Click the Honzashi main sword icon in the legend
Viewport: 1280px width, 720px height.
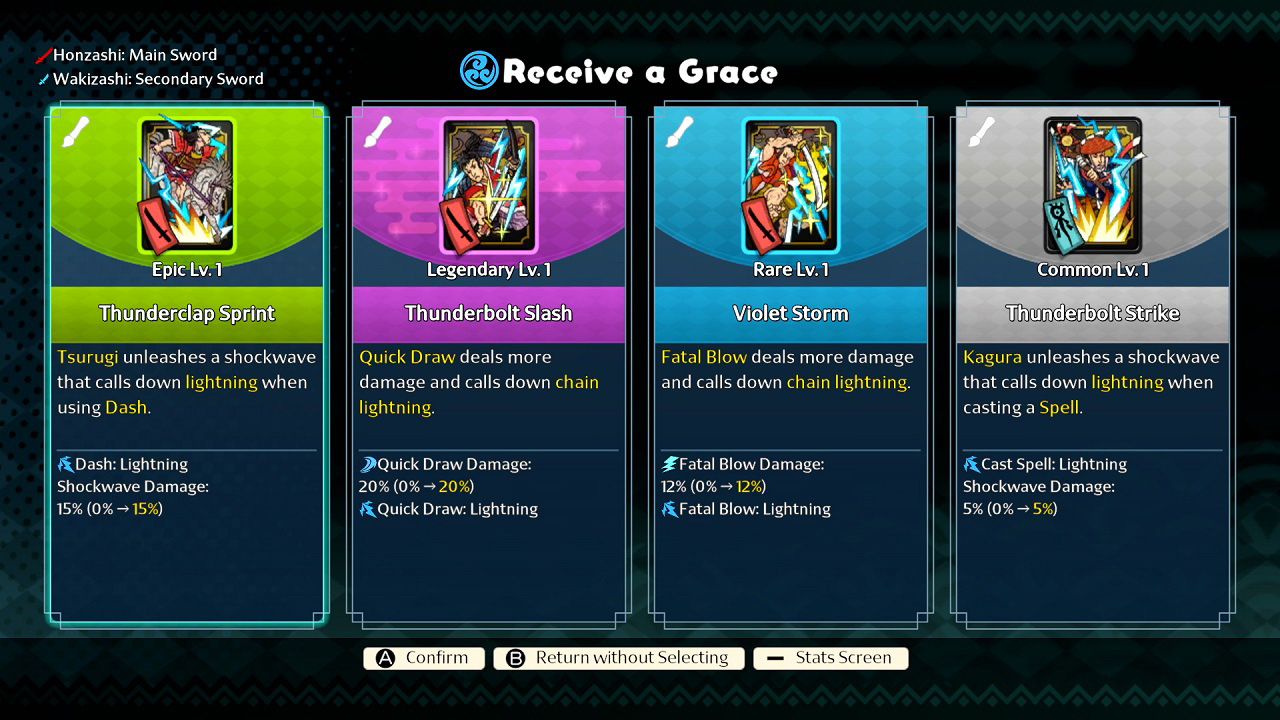click(42, 55)
